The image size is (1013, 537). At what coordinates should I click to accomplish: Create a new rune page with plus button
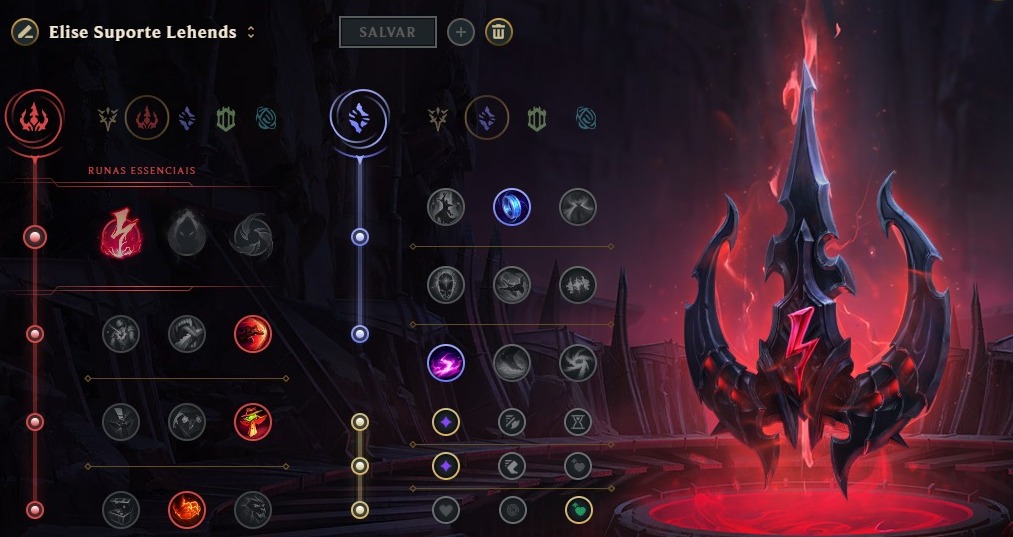pos(460,32)
